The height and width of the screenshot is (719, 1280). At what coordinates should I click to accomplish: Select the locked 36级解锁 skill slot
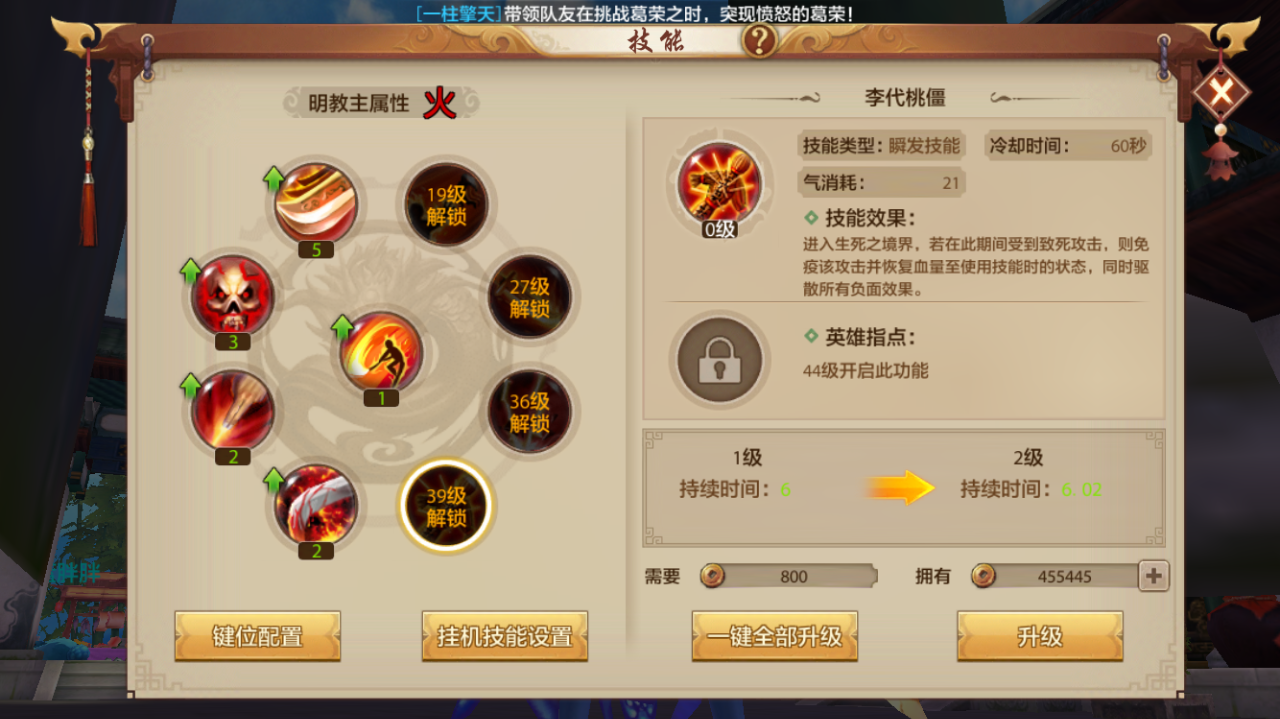[529, 411]
